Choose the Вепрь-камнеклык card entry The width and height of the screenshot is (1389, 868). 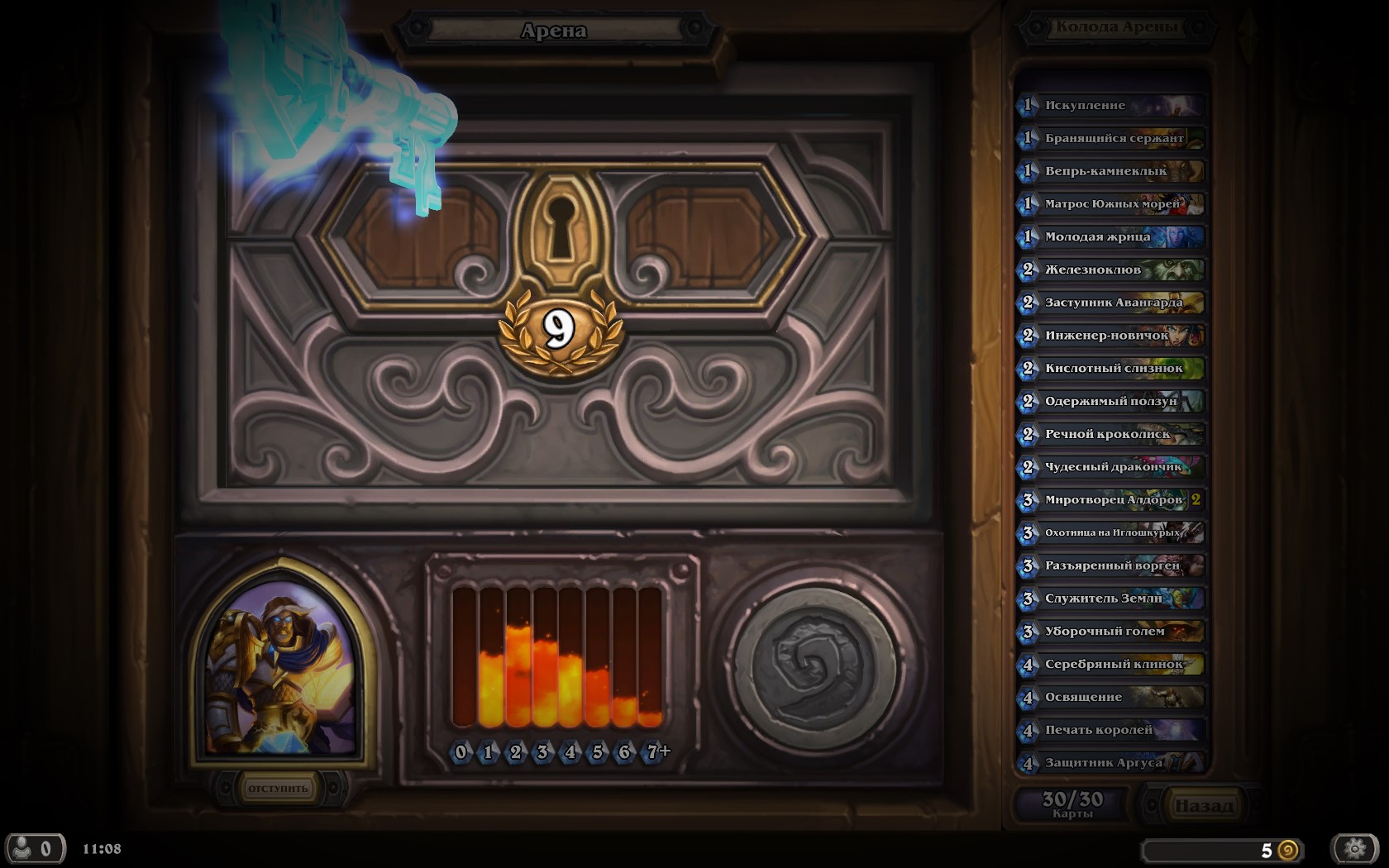1110,171
